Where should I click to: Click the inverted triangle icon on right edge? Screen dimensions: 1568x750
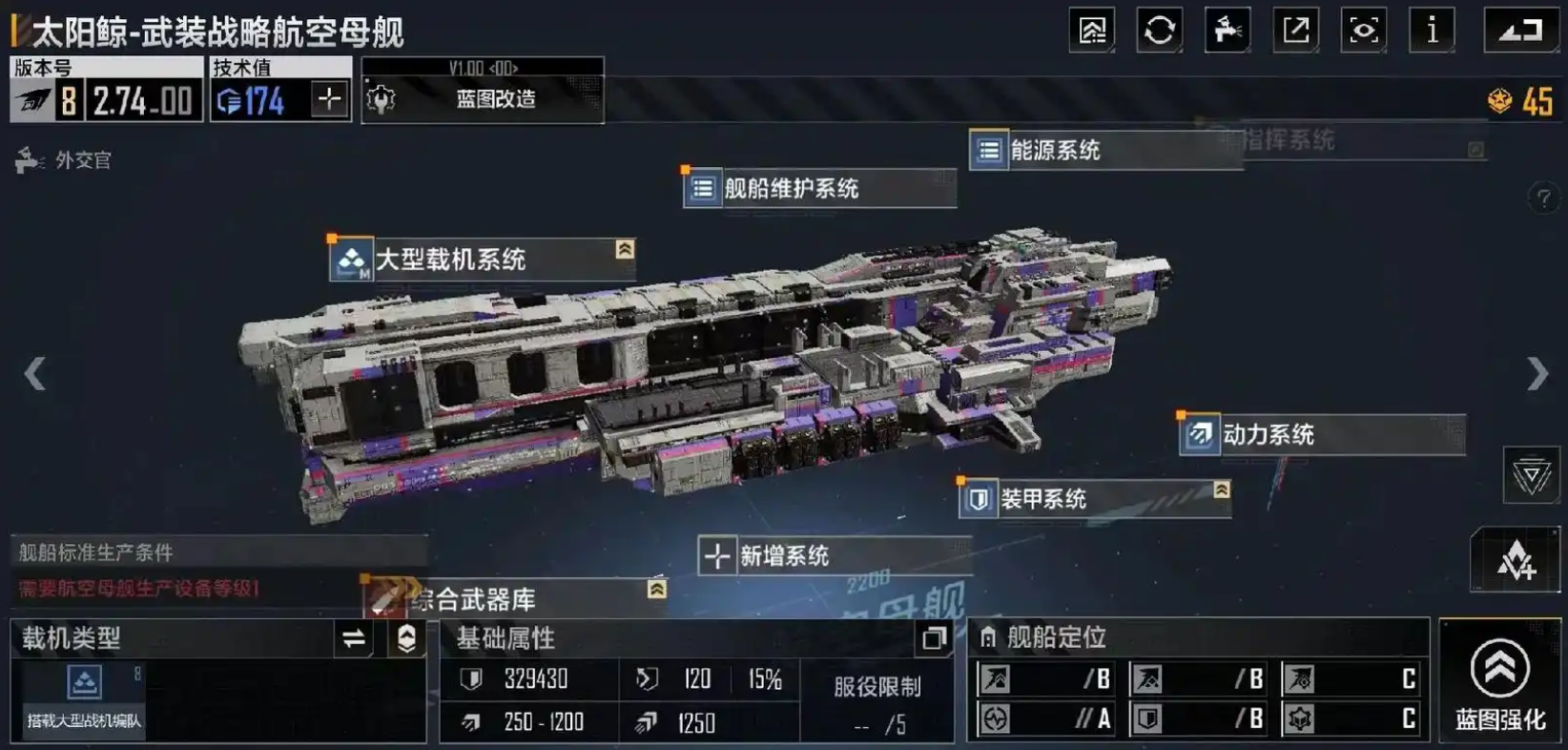click(1531, 474)
